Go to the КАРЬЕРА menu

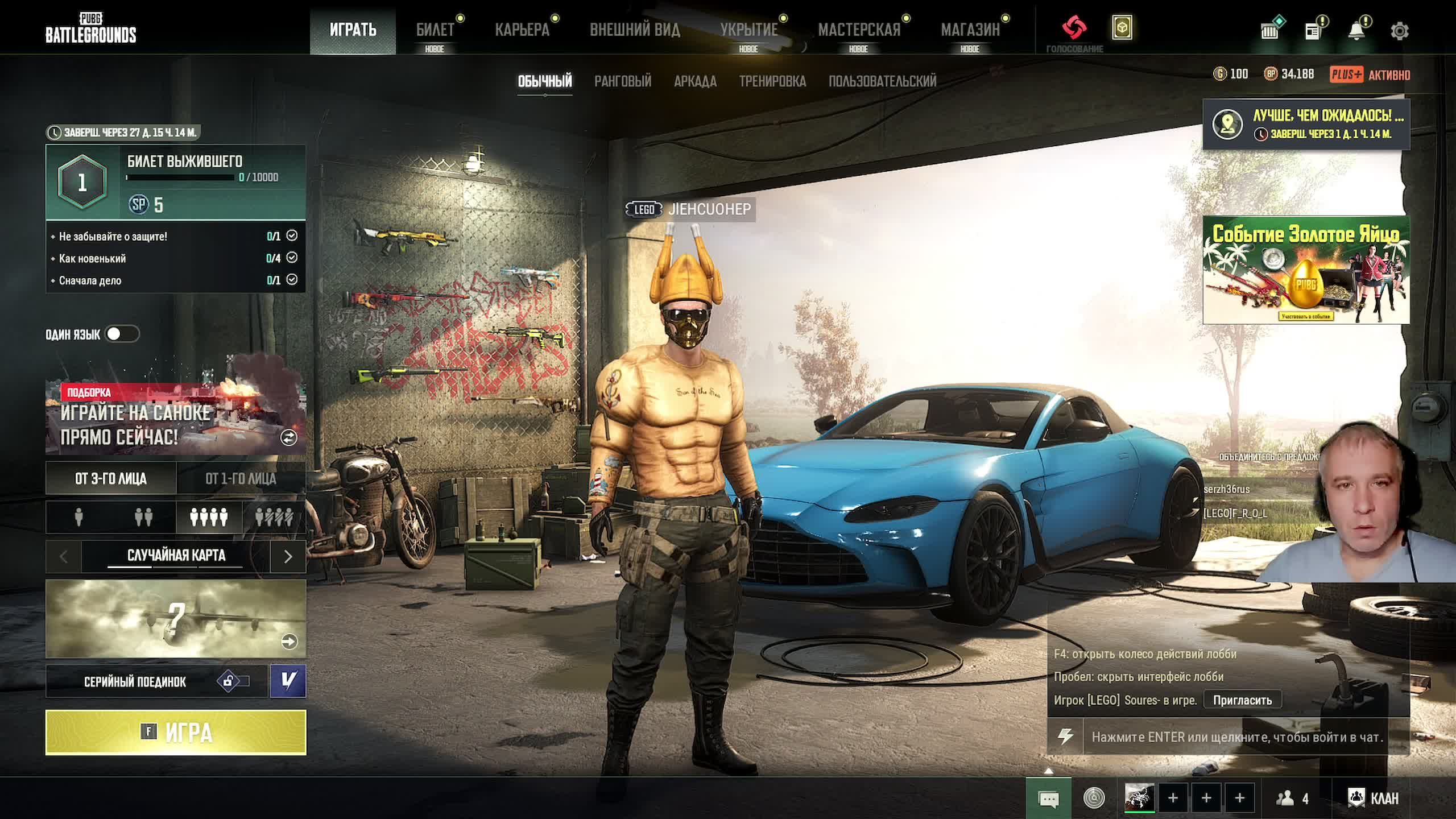click(522, 30)
